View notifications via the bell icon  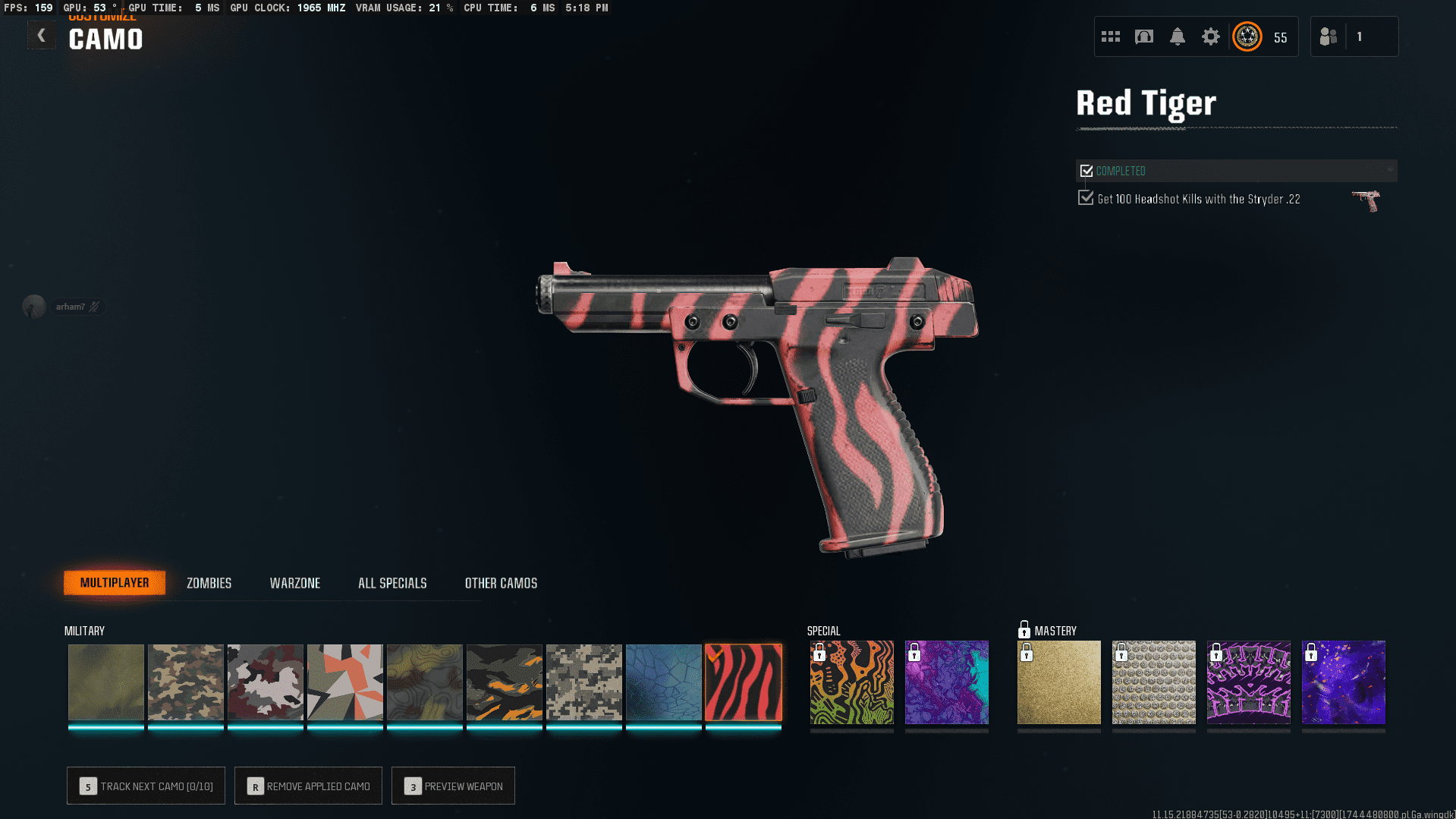tap(1178, 36)
